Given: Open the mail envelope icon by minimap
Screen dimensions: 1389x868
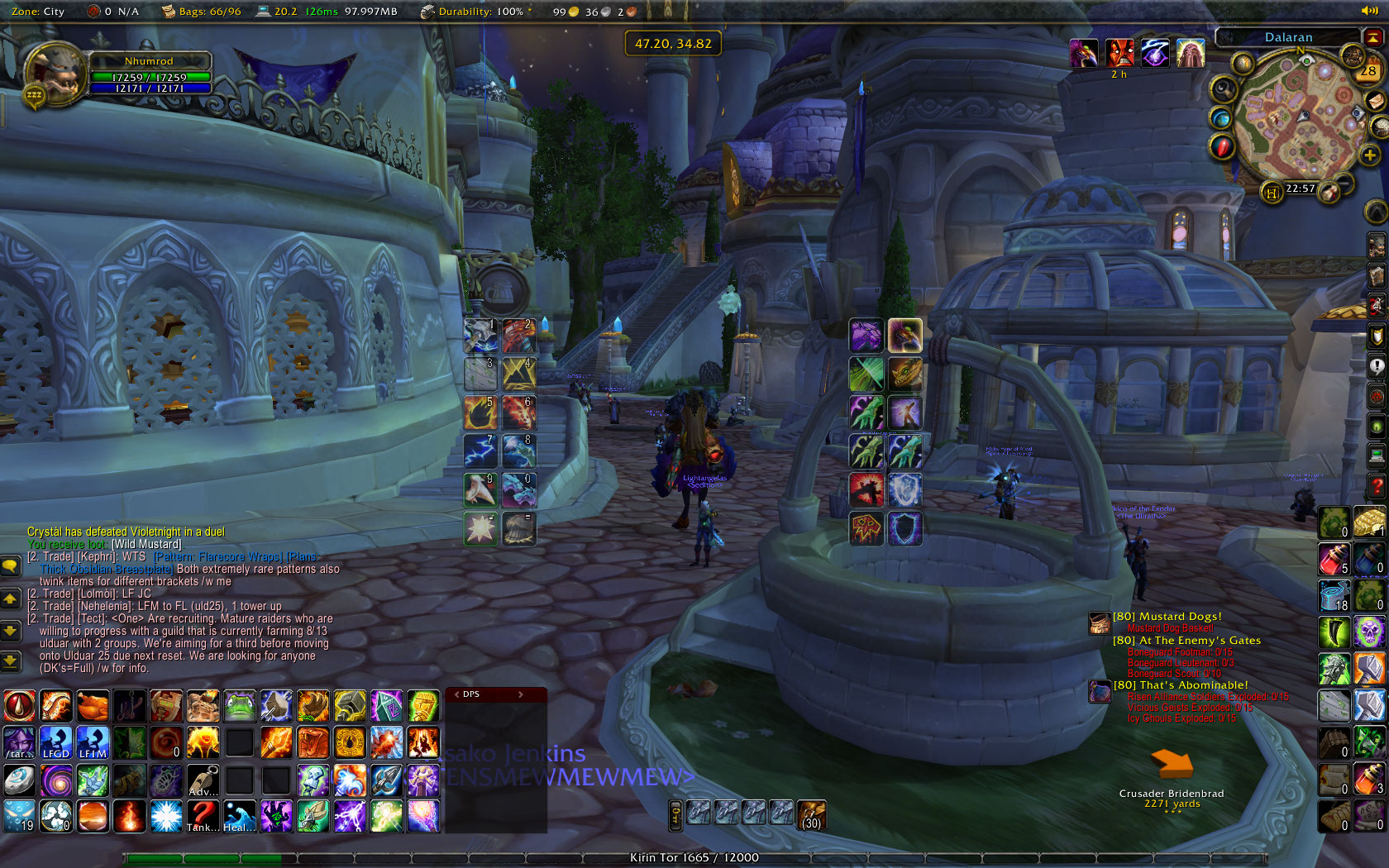Looking at the screenshot, I should click(x=1375, y=100).
